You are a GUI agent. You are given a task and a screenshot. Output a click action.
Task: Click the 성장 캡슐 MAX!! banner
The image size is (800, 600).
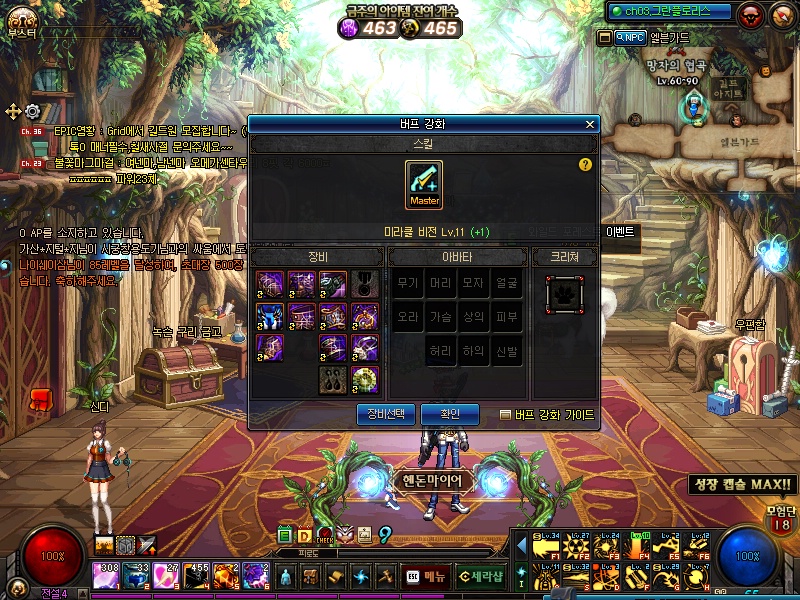[742, 485]
